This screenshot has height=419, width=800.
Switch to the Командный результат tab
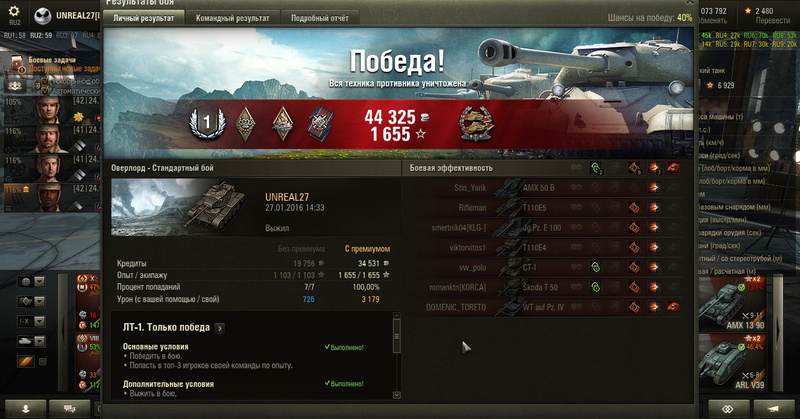tap(232, 18)
